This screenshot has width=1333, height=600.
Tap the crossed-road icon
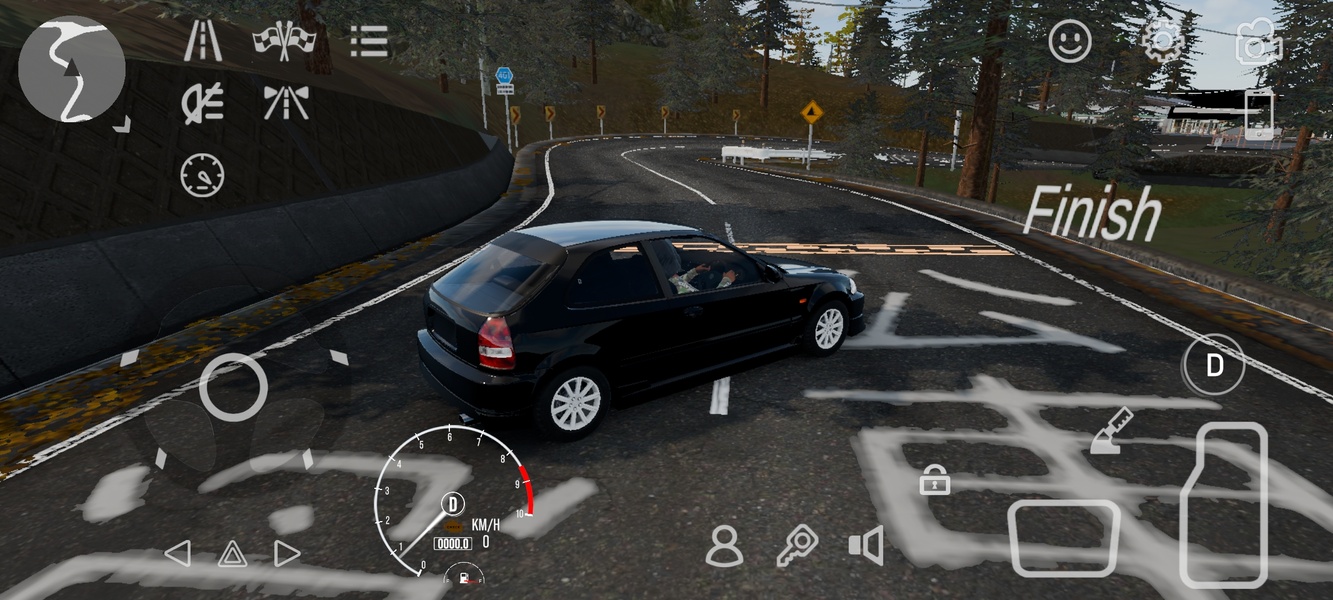click(285, 103)
